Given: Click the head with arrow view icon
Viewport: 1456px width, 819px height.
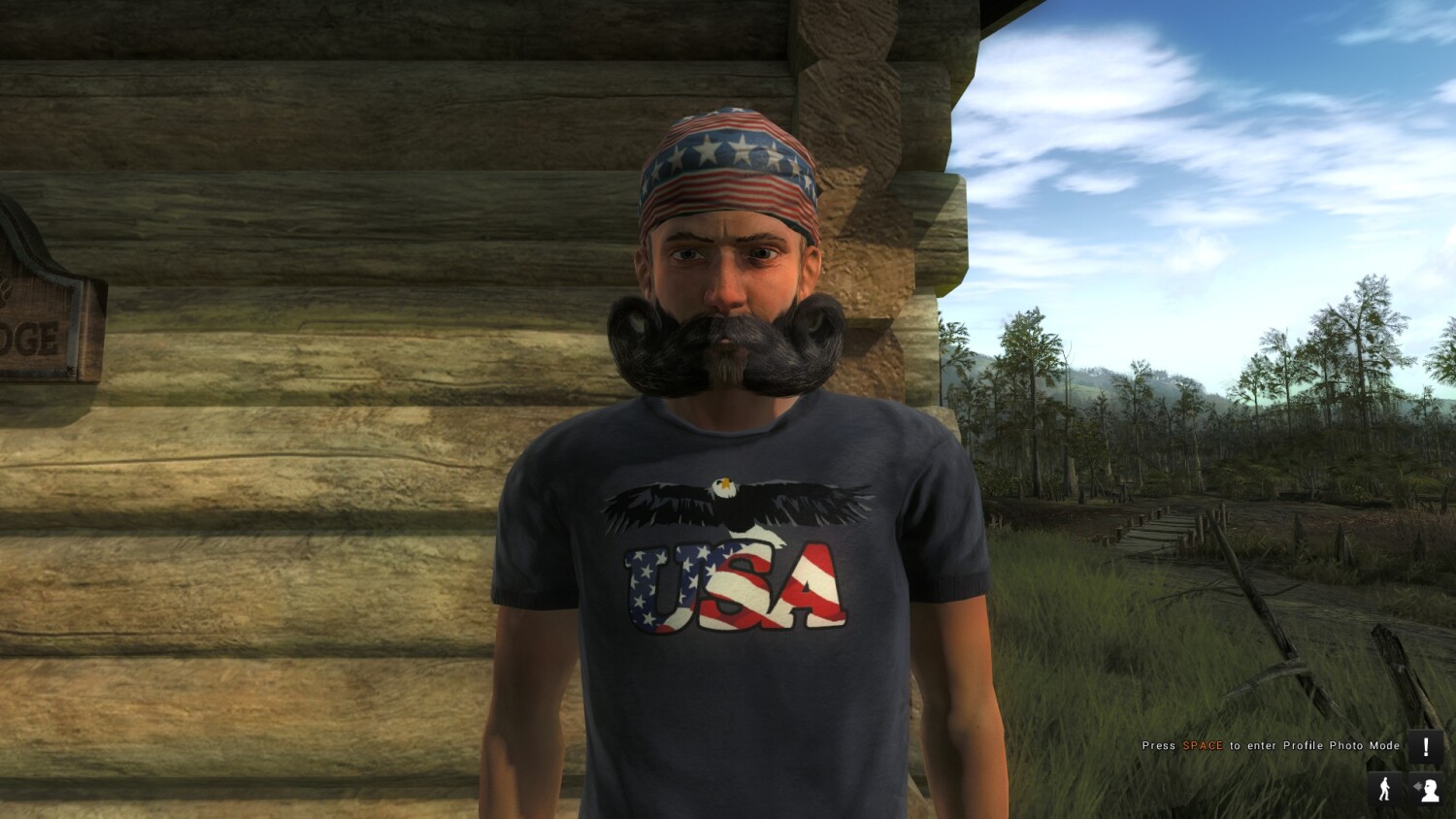Looking at the screenshot, I should click(1426, 789).
